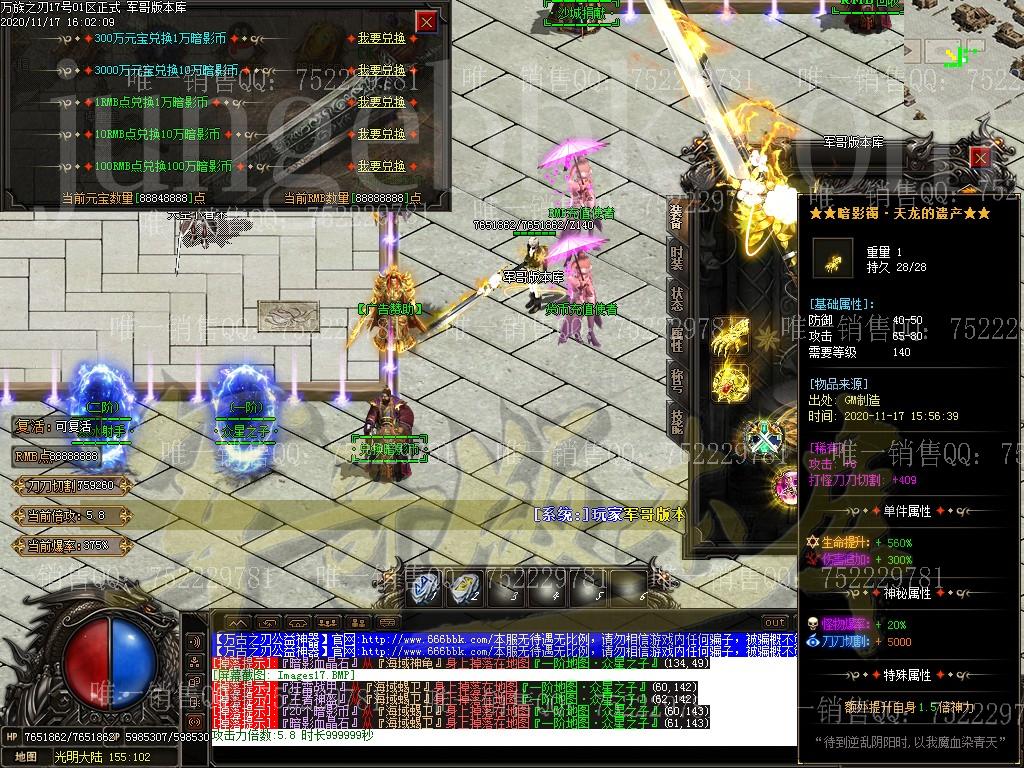This screenshot has height=768, width=1024.
Task: Activate the first hotbar skill slot
Action: tap(427, 588)
